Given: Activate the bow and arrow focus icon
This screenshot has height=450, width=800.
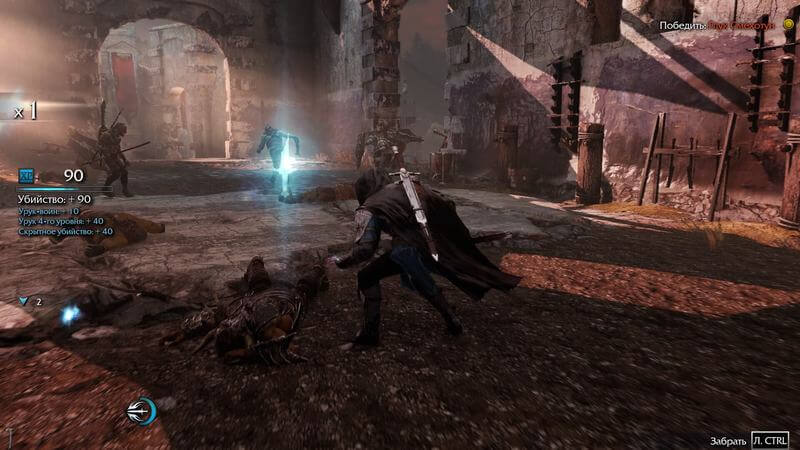Looking at the screenshot, I should [x=141, y=411].
